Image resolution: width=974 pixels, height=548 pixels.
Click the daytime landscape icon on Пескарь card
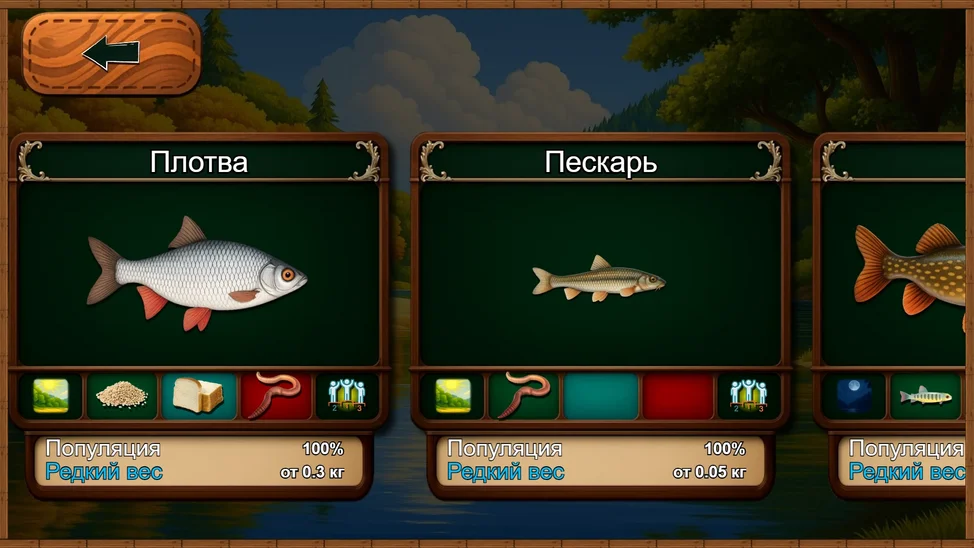click(x=452, y=397)
